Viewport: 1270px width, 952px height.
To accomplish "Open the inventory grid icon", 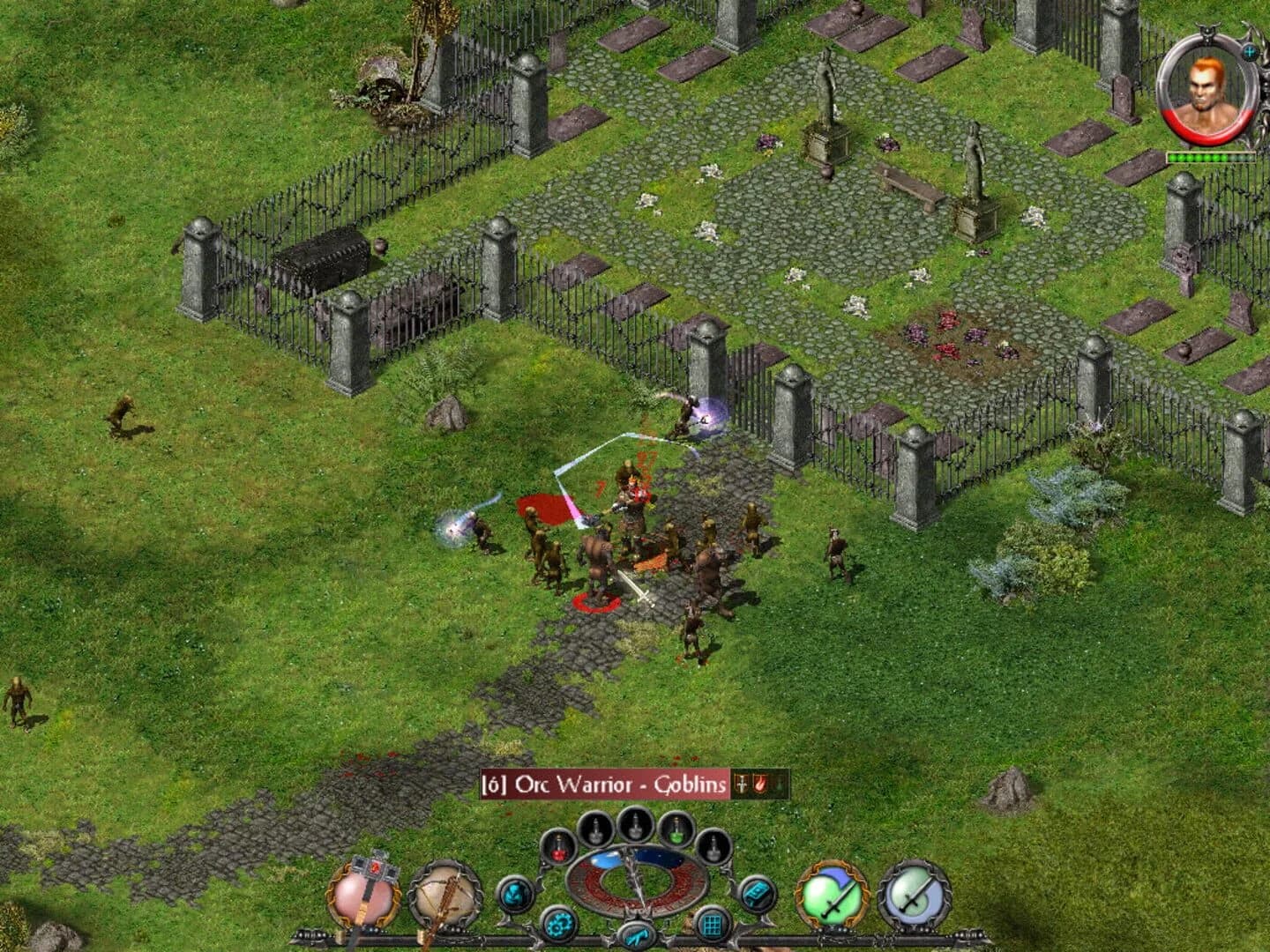I will (x=713, y=922).
